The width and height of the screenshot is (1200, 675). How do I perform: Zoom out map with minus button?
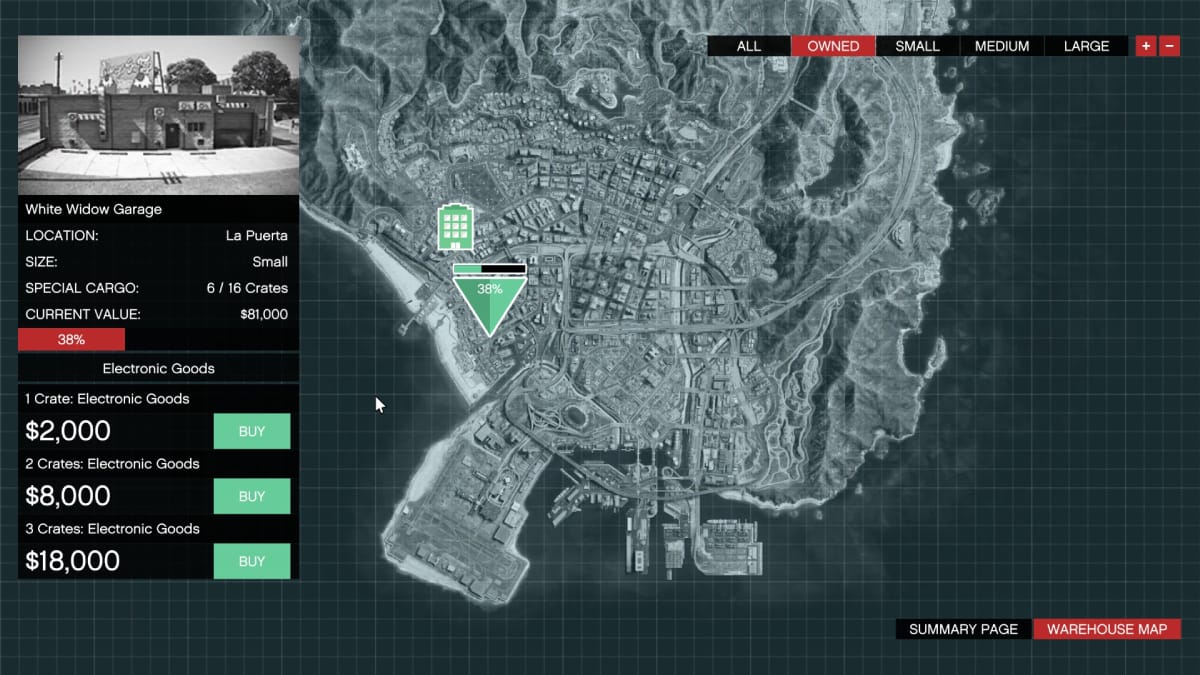[1169, 46]
